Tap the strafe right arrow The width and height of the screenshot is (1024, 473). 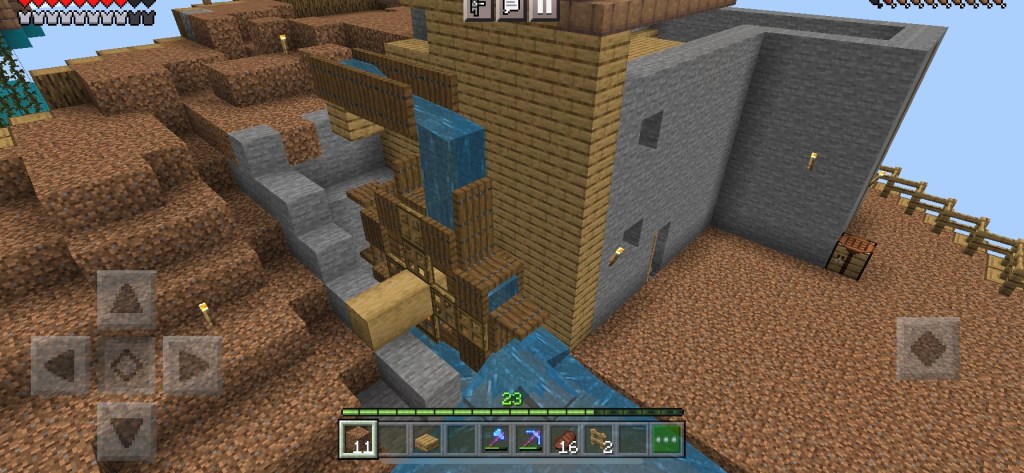point(191,365)
